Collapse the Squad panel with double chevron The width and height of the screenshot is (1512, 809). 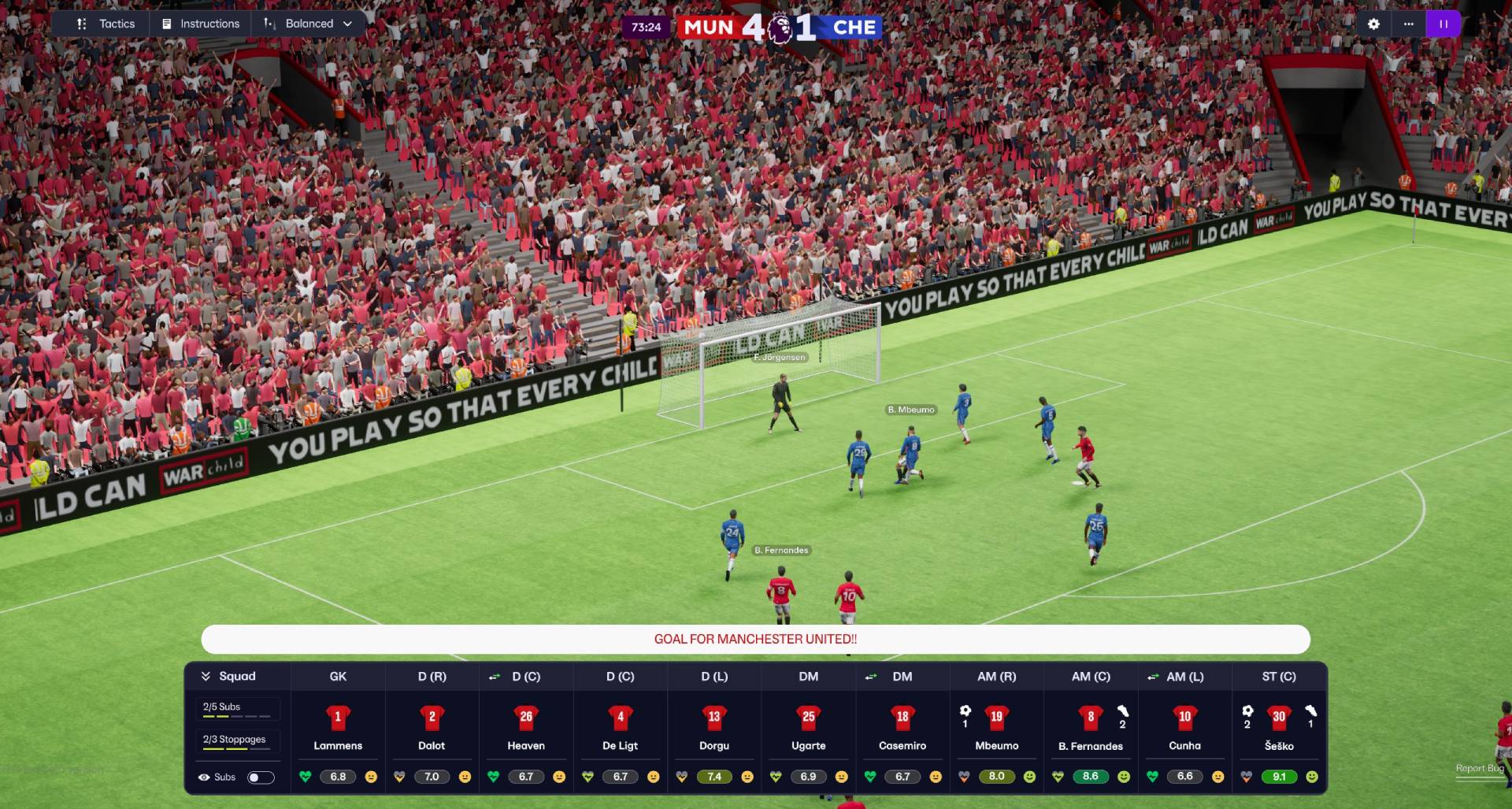pyautogui.click(x=207, y=676)
